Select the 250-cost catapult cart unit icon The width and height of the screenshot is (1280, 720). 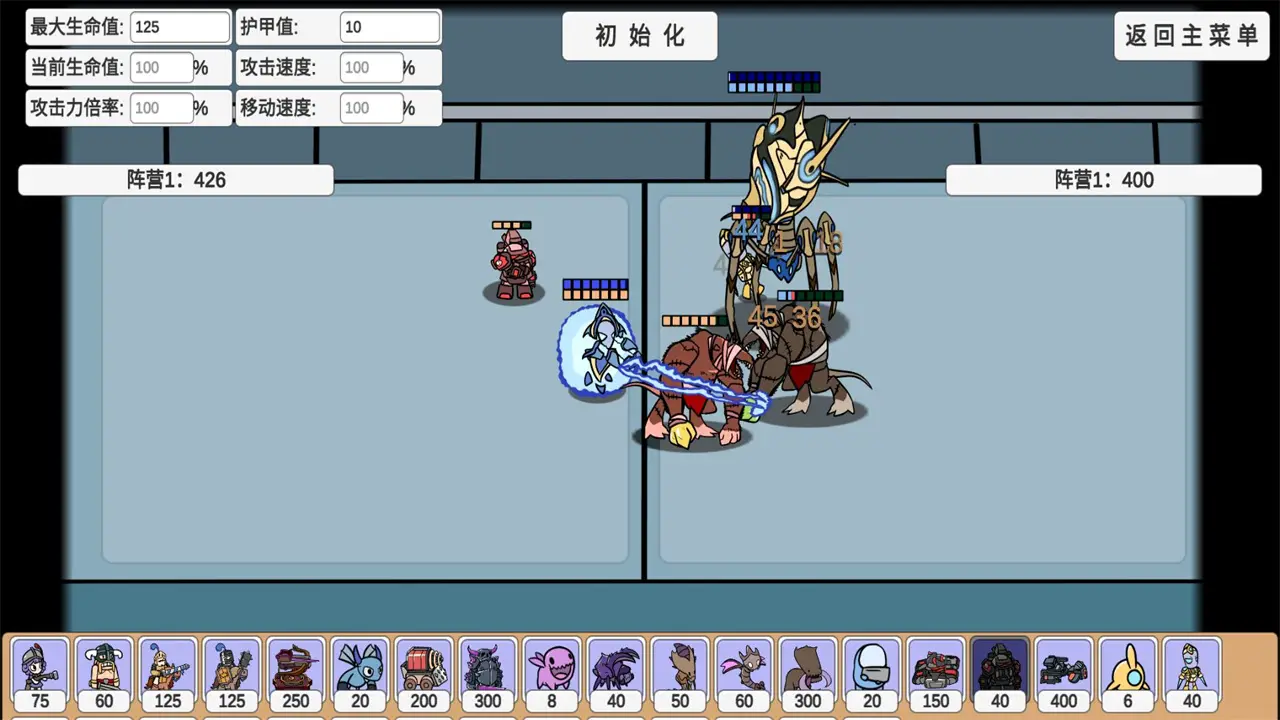296,670
